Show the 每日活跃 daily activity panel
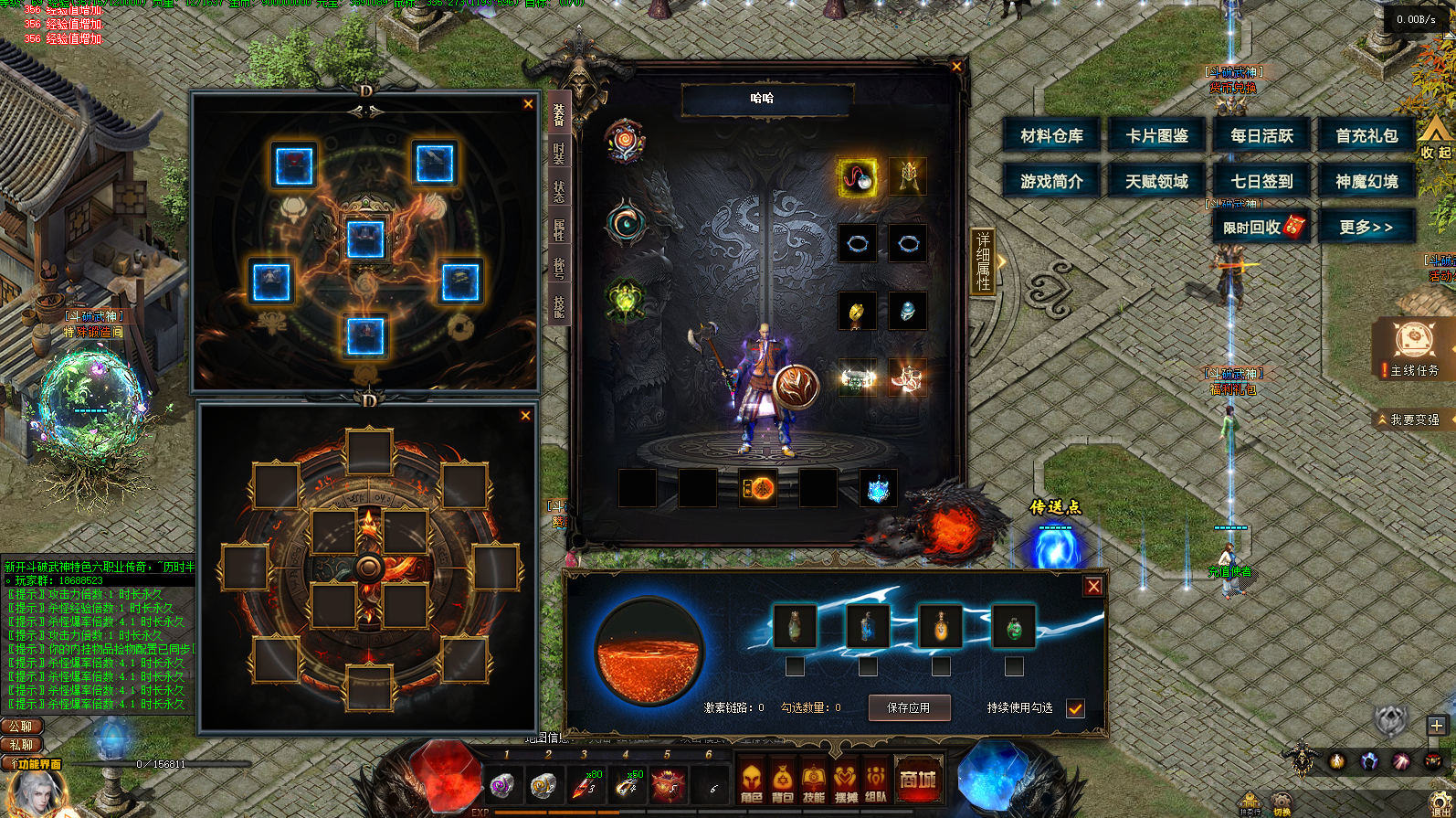Image resolution: width=1456 pixels, height=818 pixels. coord(1261,136)
